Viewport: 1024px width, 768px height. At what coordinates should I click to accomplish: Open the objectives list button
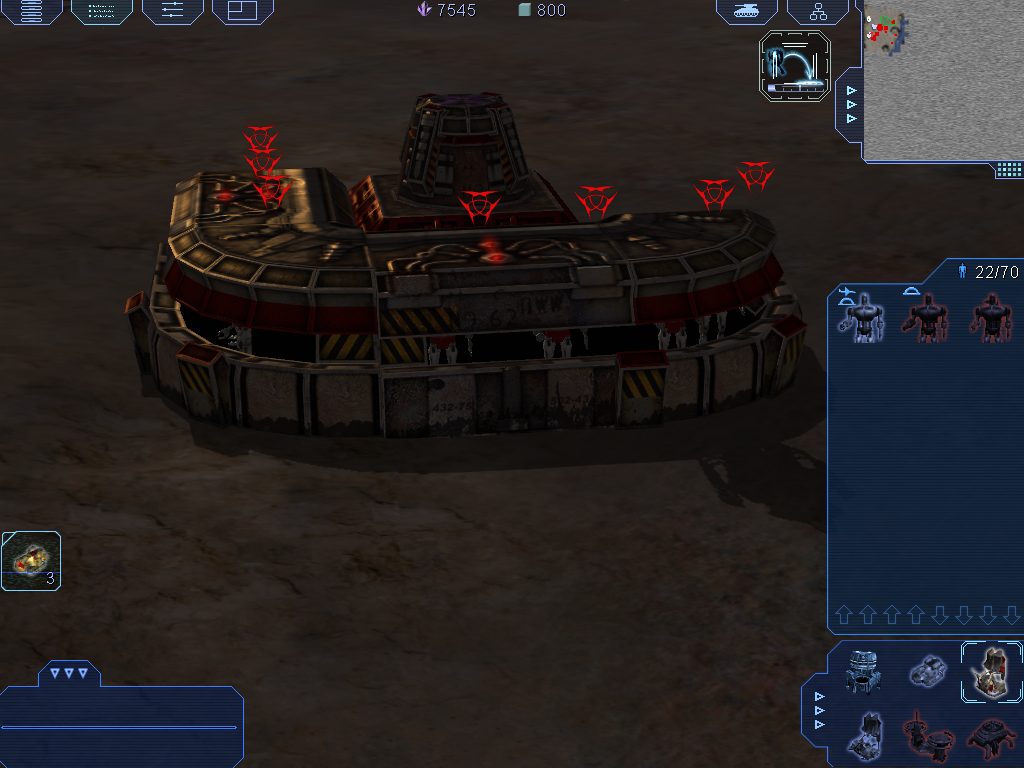pyautogui.click(x=102, y=11)
